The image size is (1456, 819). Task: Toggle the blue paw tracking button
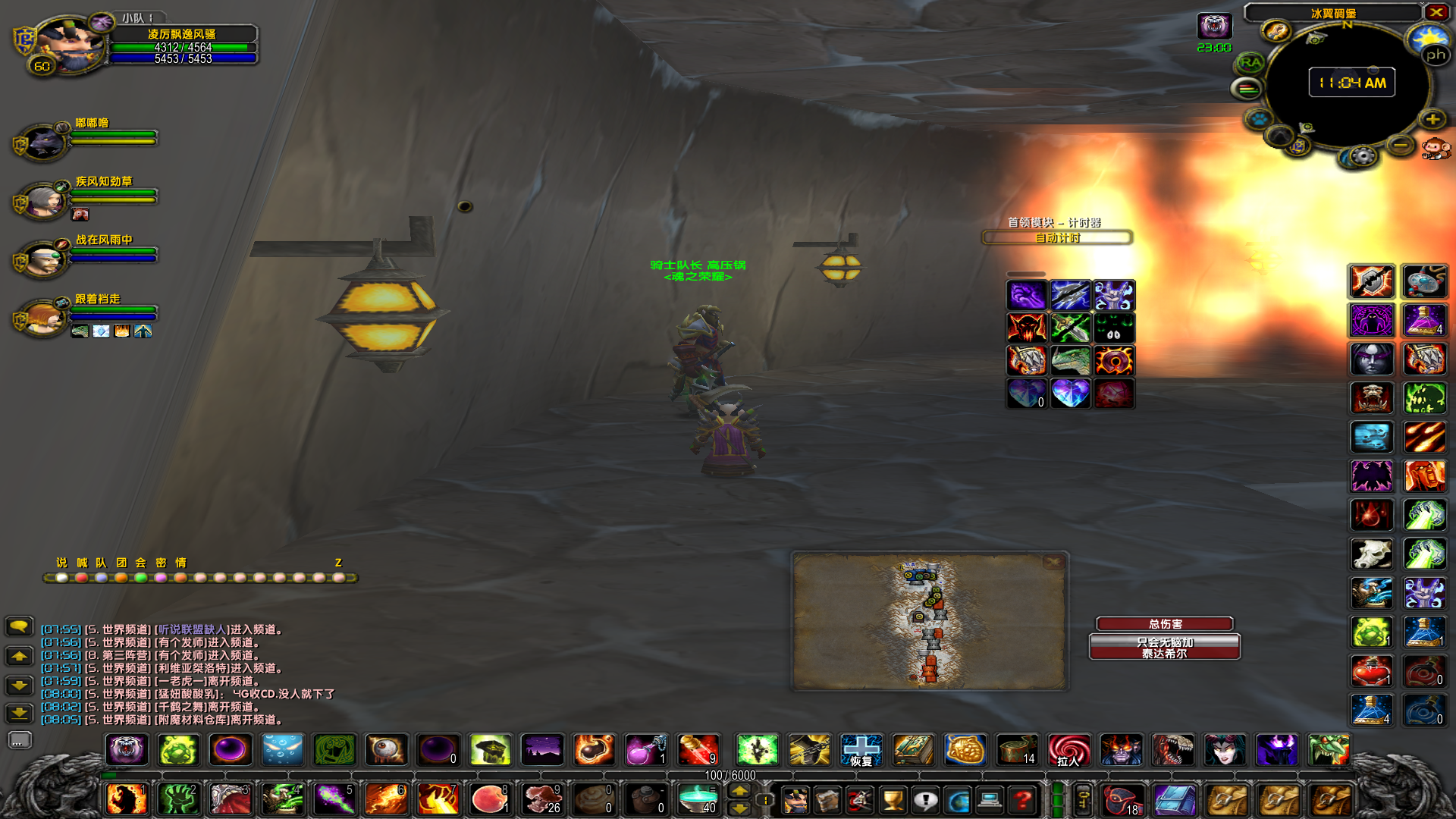pyautogui.click(x=1259, y=119)
